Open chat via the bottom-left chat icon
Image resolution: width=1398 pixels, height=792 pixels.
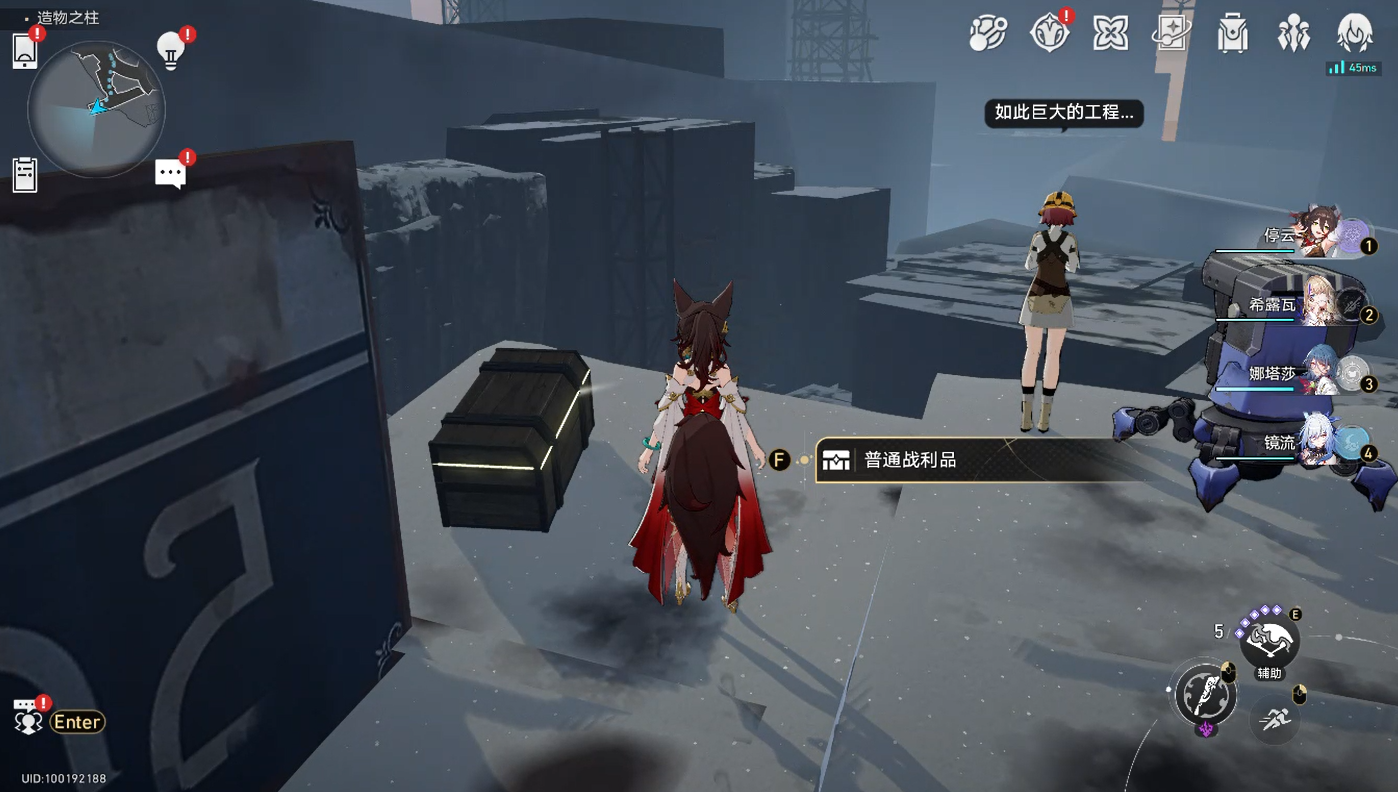tap(28, 721)
